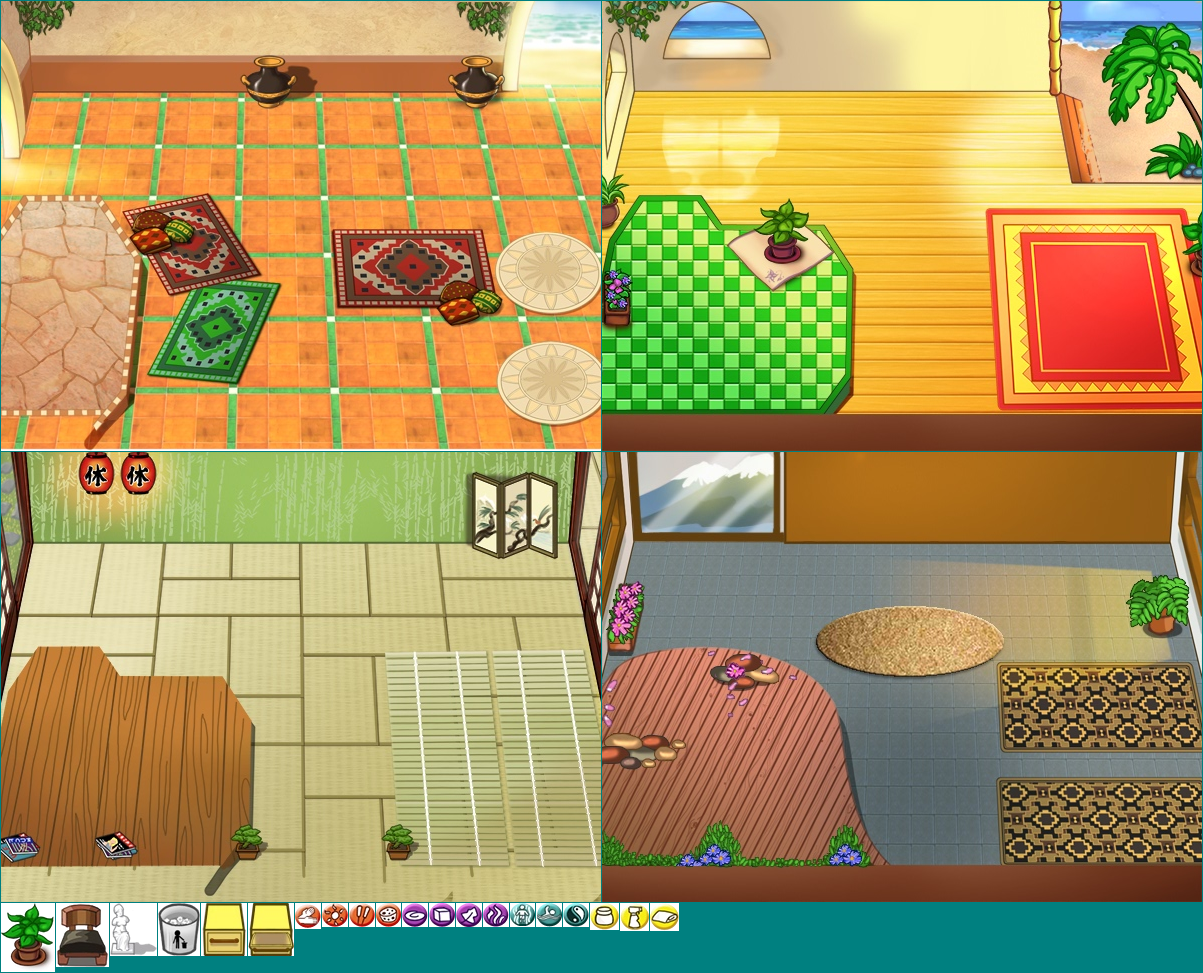Choose the red cookie icon

387,915
